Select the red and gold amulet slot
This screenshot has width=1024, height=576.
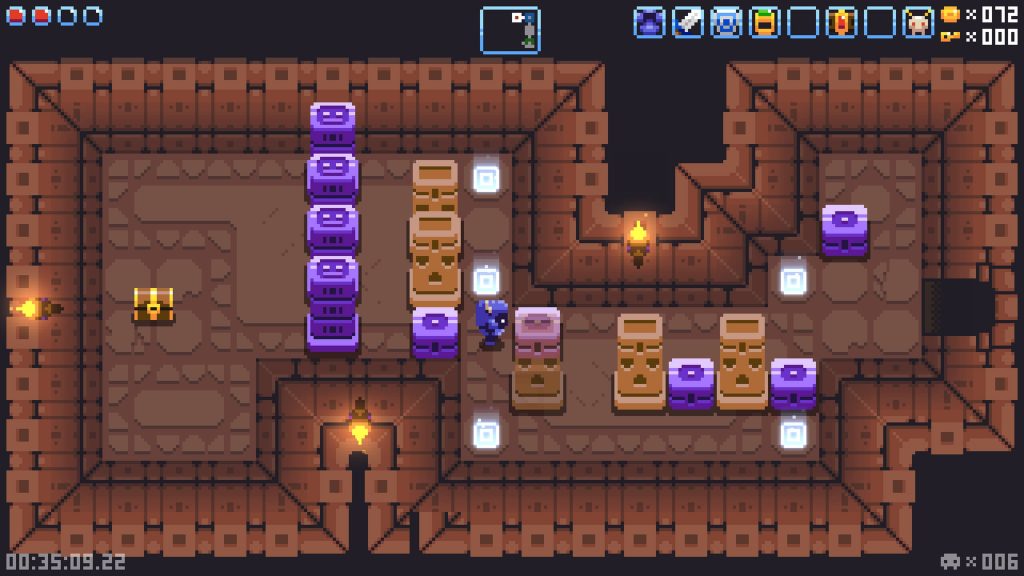tap(841, 22)
